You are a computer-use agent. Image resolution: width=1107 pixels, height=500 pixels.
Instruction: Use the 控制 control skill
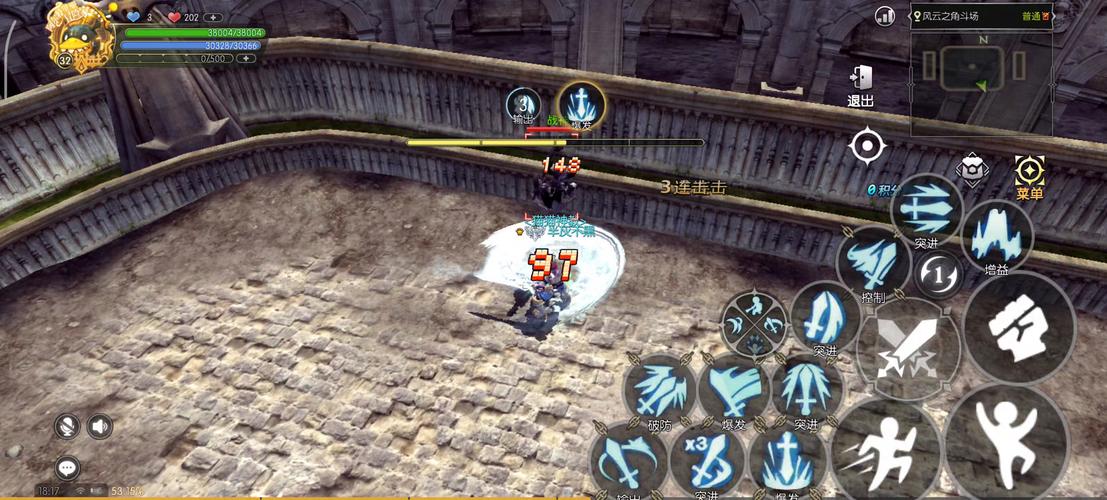[872, 262]
